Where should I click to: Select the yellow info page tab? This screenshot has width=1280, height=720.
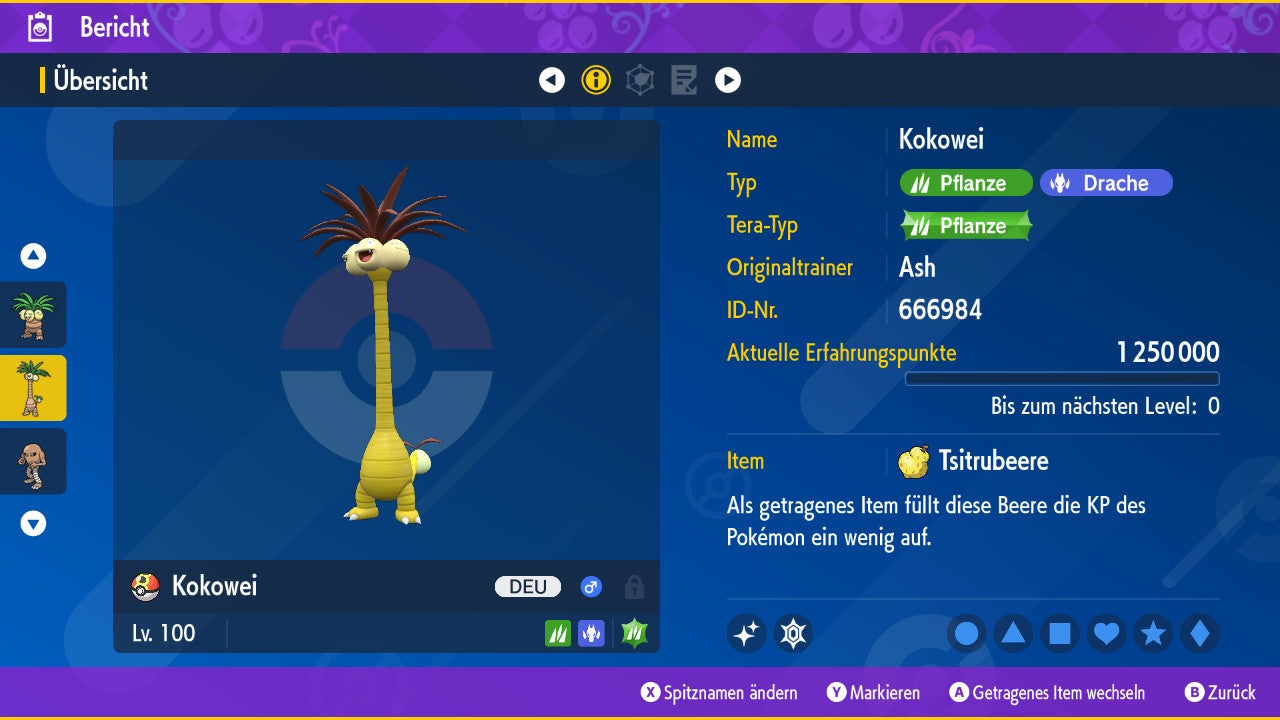click(596, 80)
